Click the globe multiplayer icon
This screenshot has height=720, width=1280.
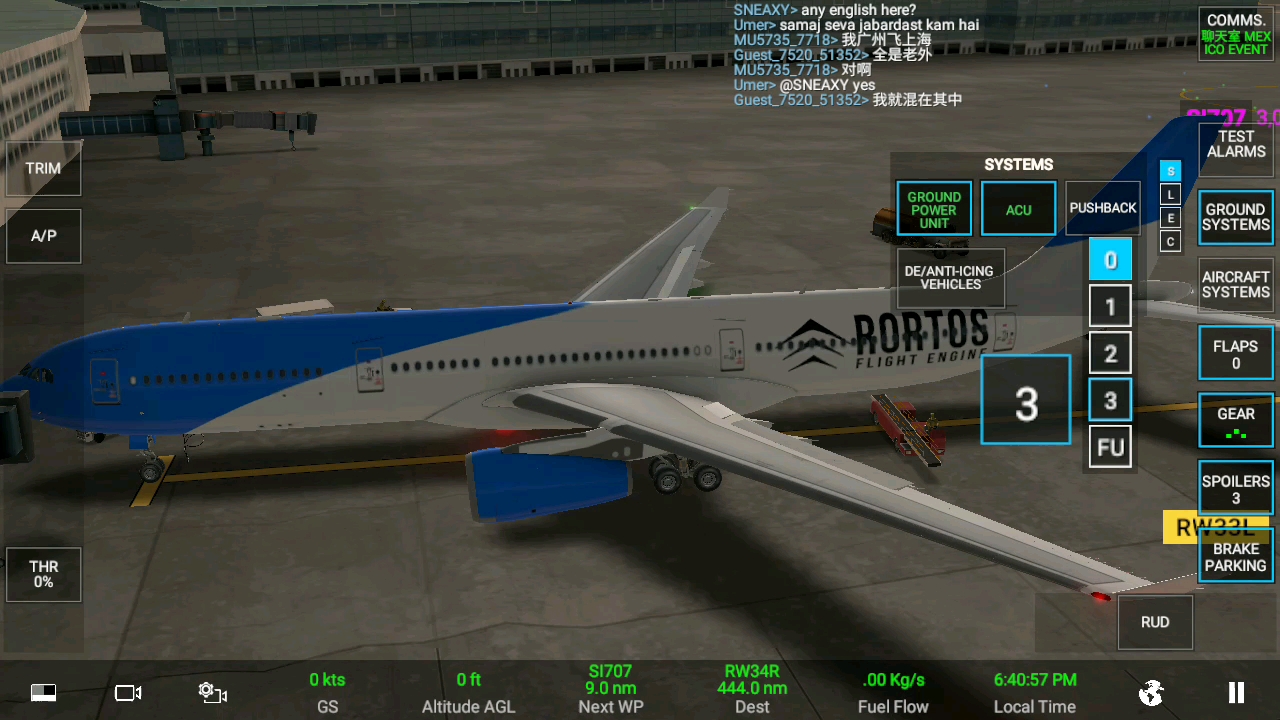click(1151, 691)
